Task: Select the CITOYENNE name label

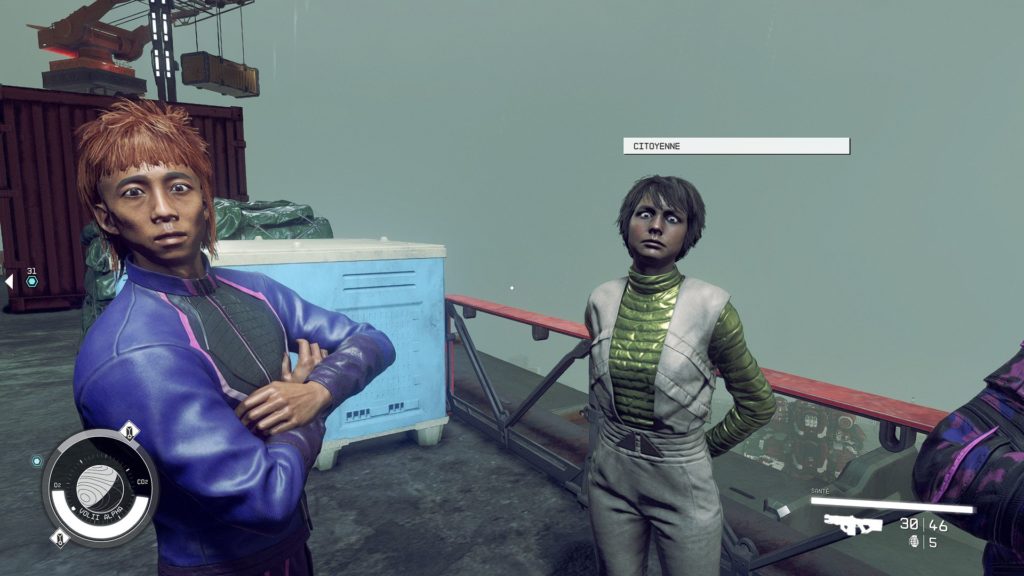Action: tap(736, 146)
